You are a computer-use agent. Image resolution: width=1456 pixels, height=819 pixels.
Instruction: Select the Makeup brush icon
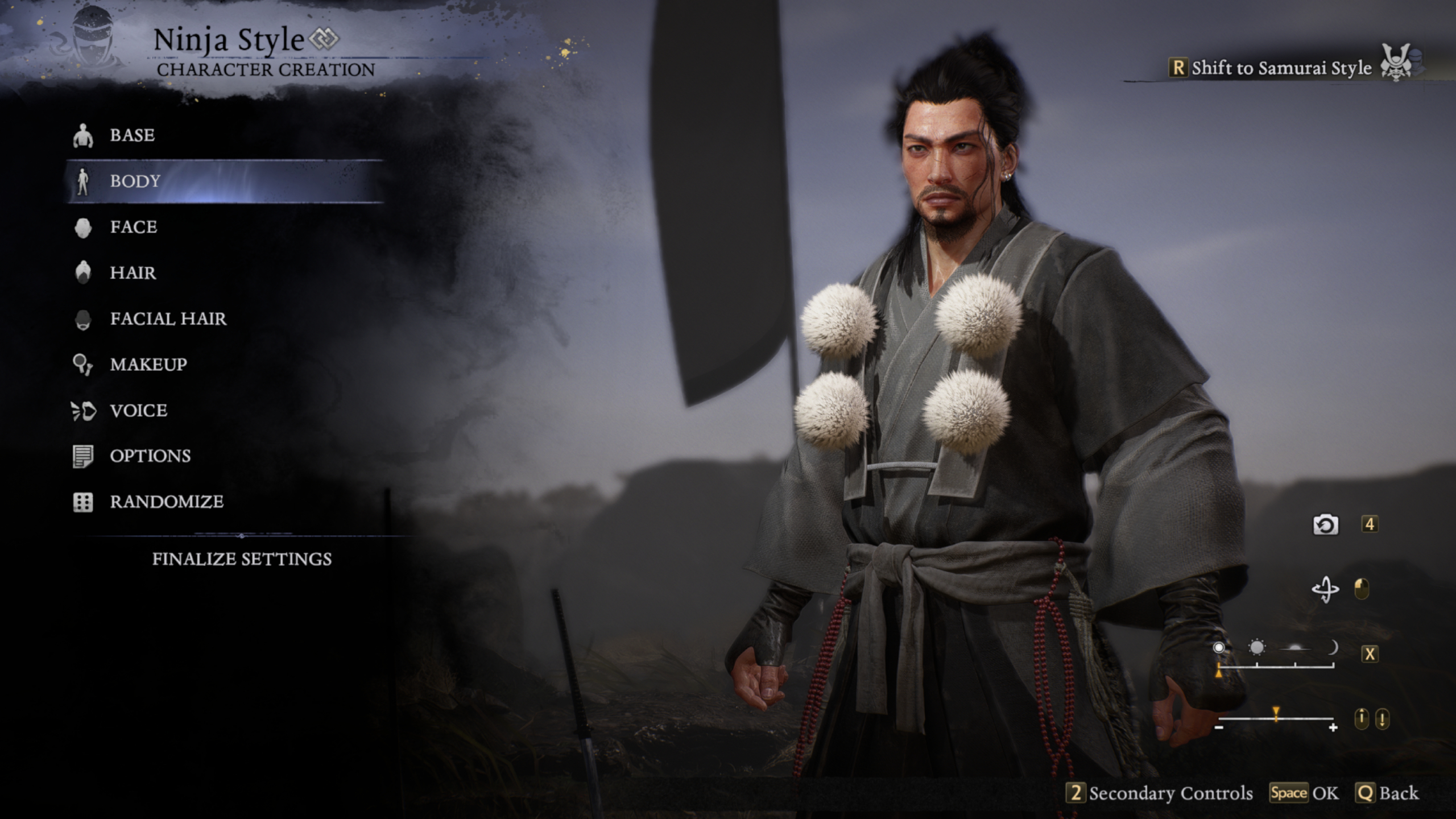coord(84,365)
